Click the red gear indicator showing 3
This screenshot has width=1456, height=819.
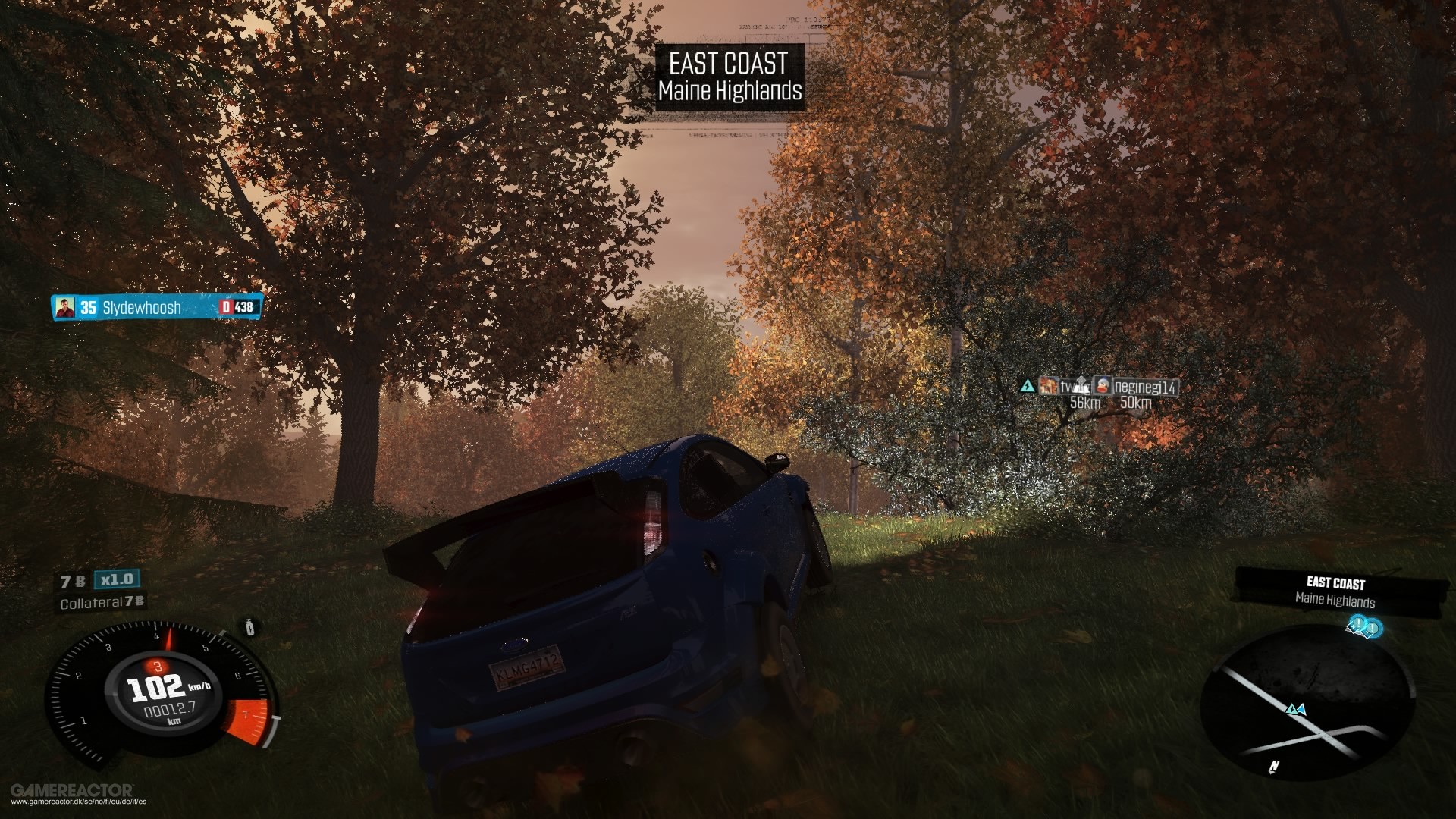(x=156, y=667)
